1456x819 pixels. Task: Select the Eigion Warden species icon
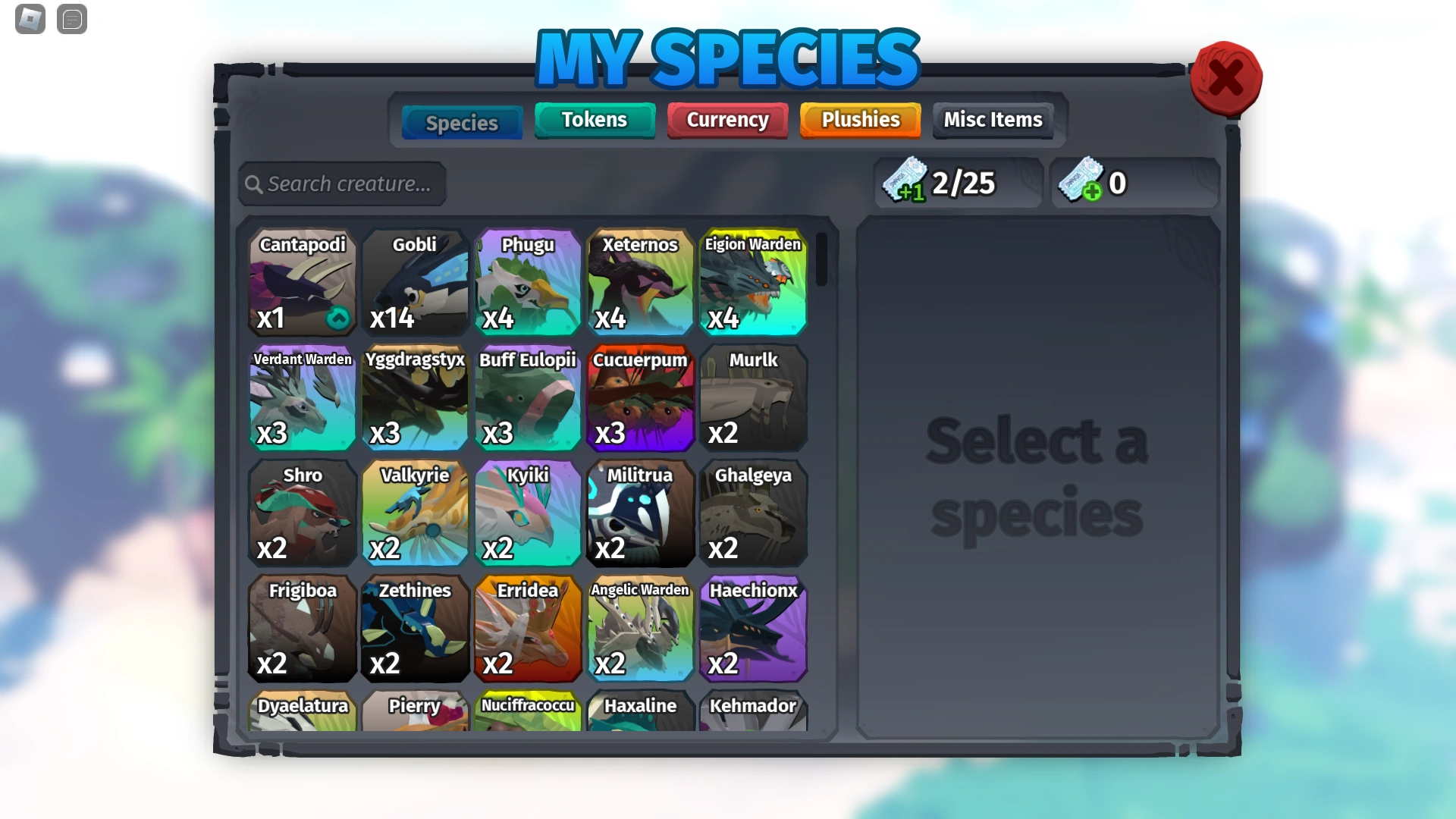click(x=753, y=282)
